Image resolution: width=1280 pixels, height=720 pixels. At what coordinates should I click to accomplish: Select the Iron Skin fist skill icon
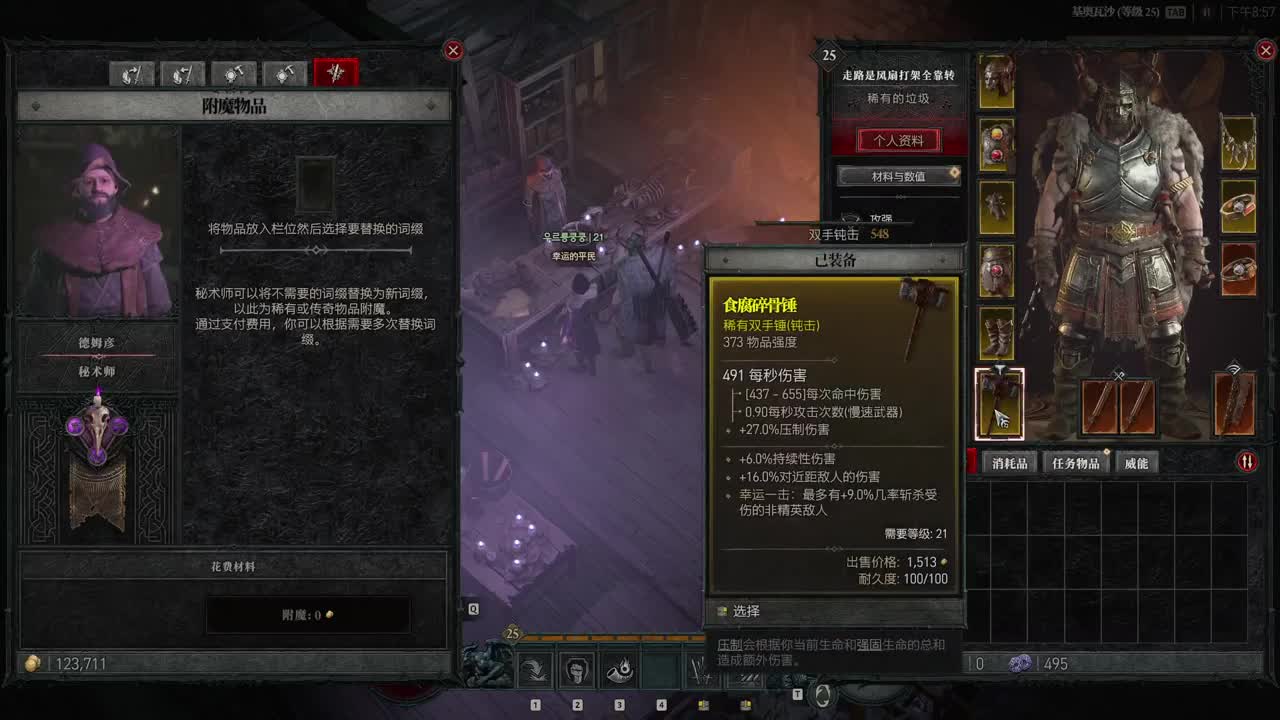pyautogui.click(x=577, y=668)
